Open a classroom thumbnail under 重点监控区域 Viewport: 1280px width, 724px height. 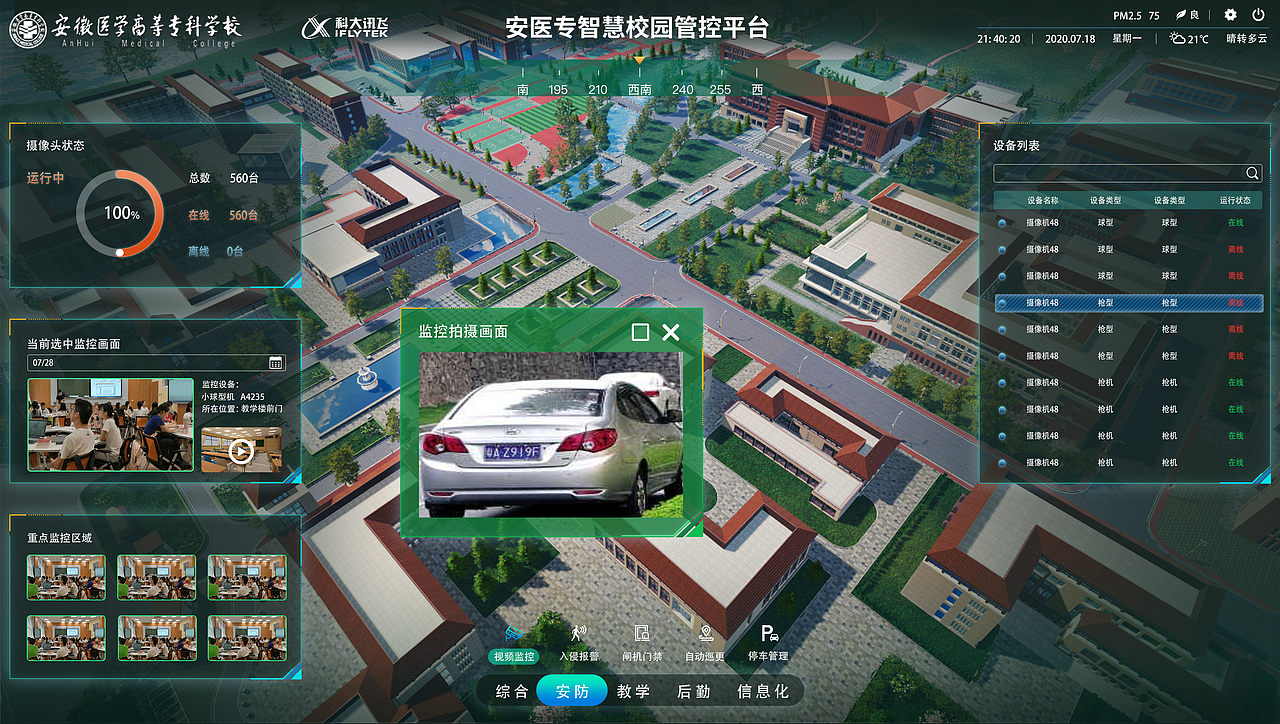click(x=66, y=577)
